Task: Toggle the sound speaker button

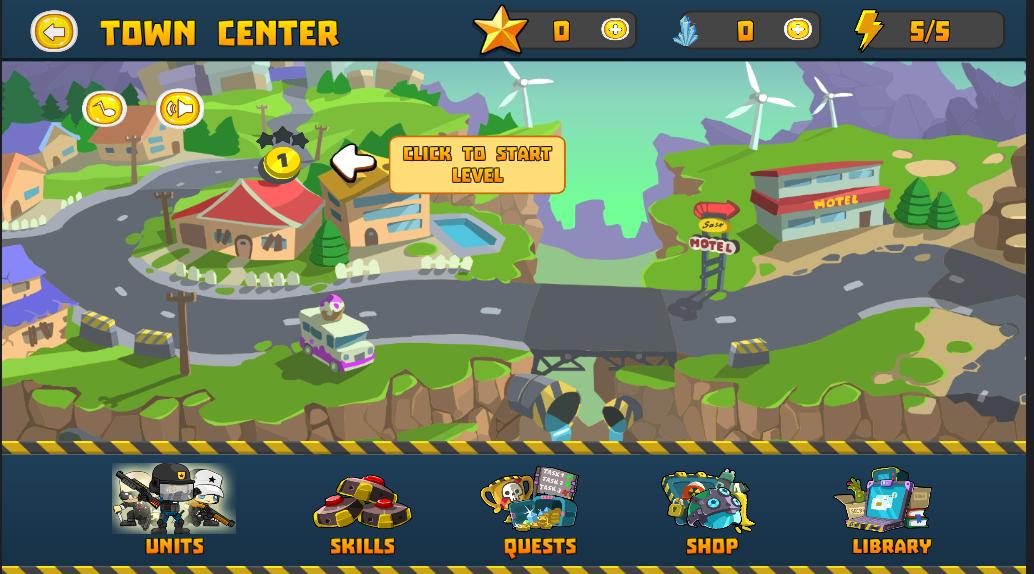Action: click(x=180, y=109)
